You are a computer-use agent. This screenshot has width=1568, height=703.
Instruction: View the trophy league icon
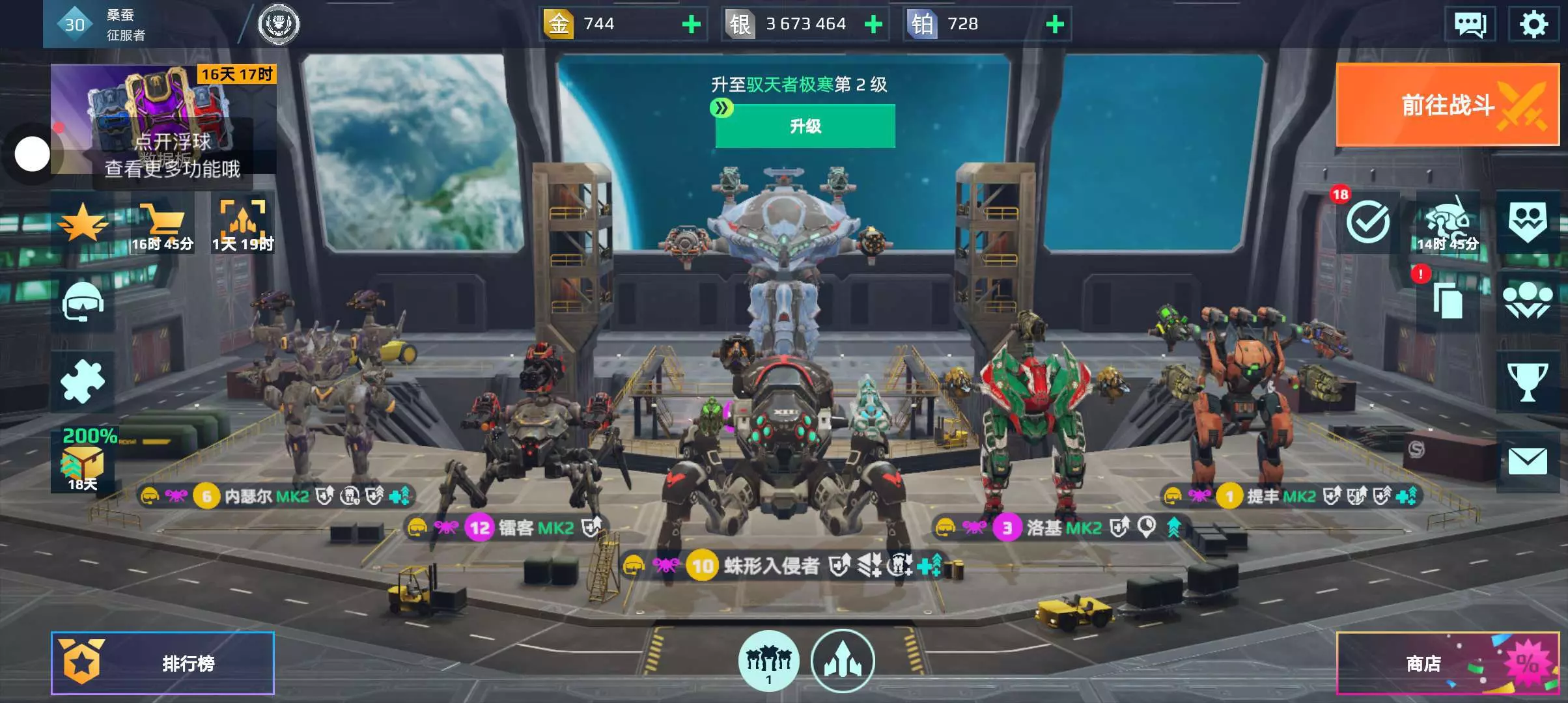click(x=1528, y=382)
